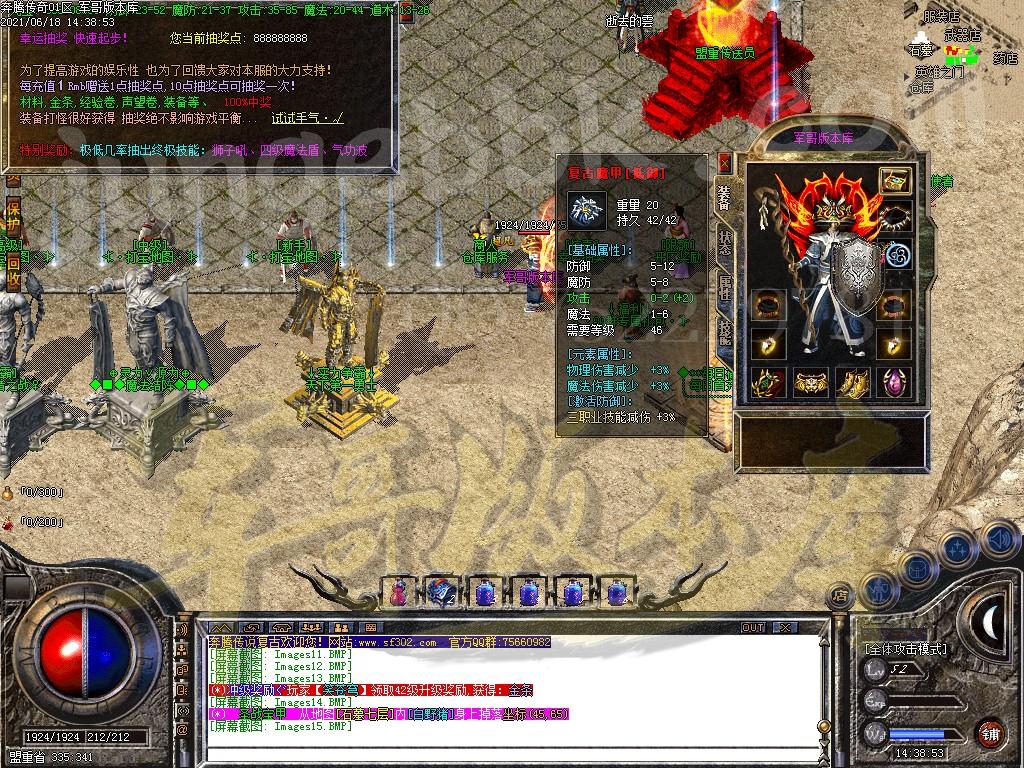Use the red potion in the quick belt
The width and height of the screenshot is (1024, 768).
click(x=398, y=592)
